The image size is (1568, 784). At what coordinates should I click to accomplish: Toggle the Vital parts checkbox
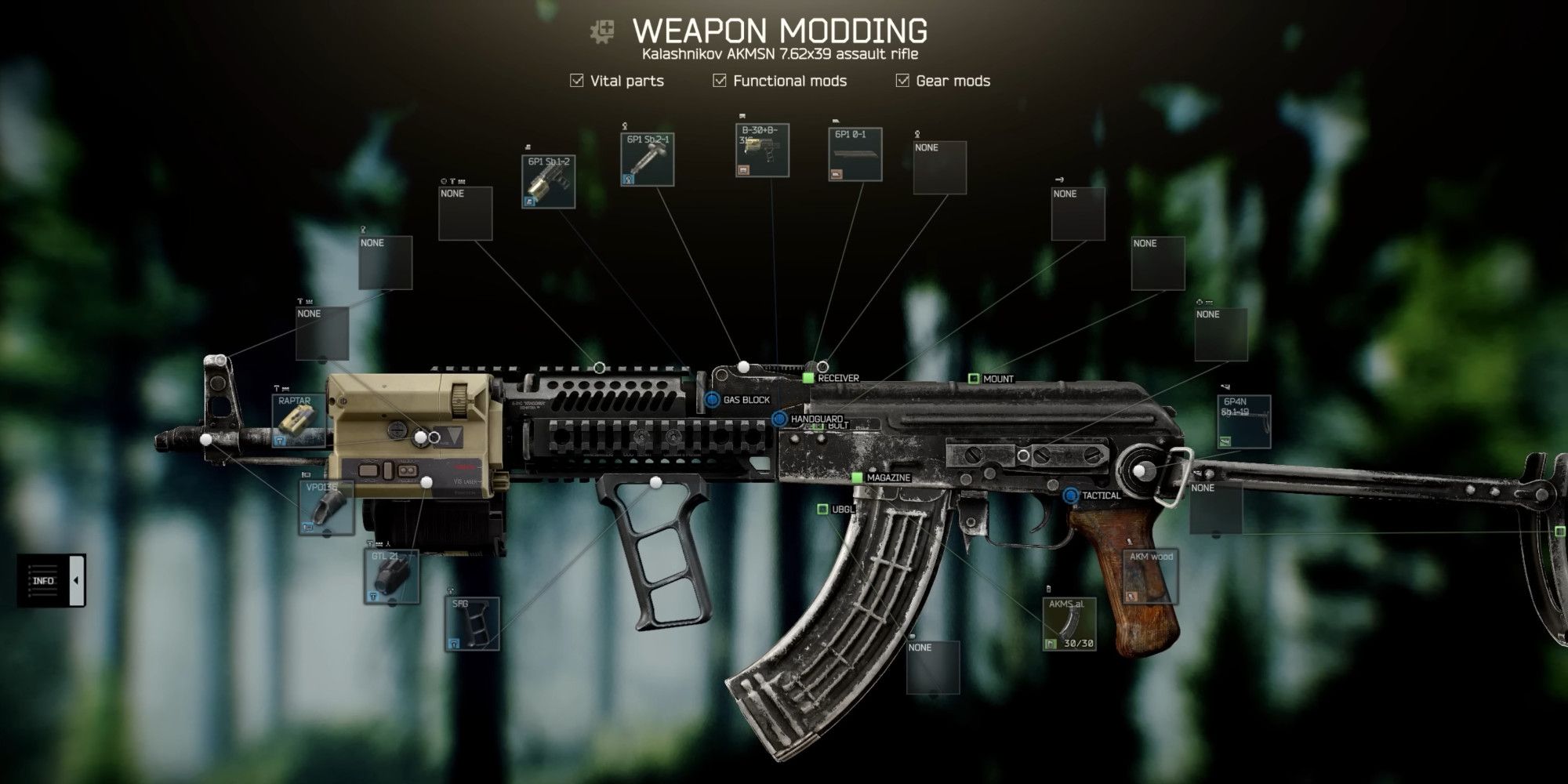click(x=576, y=79)
